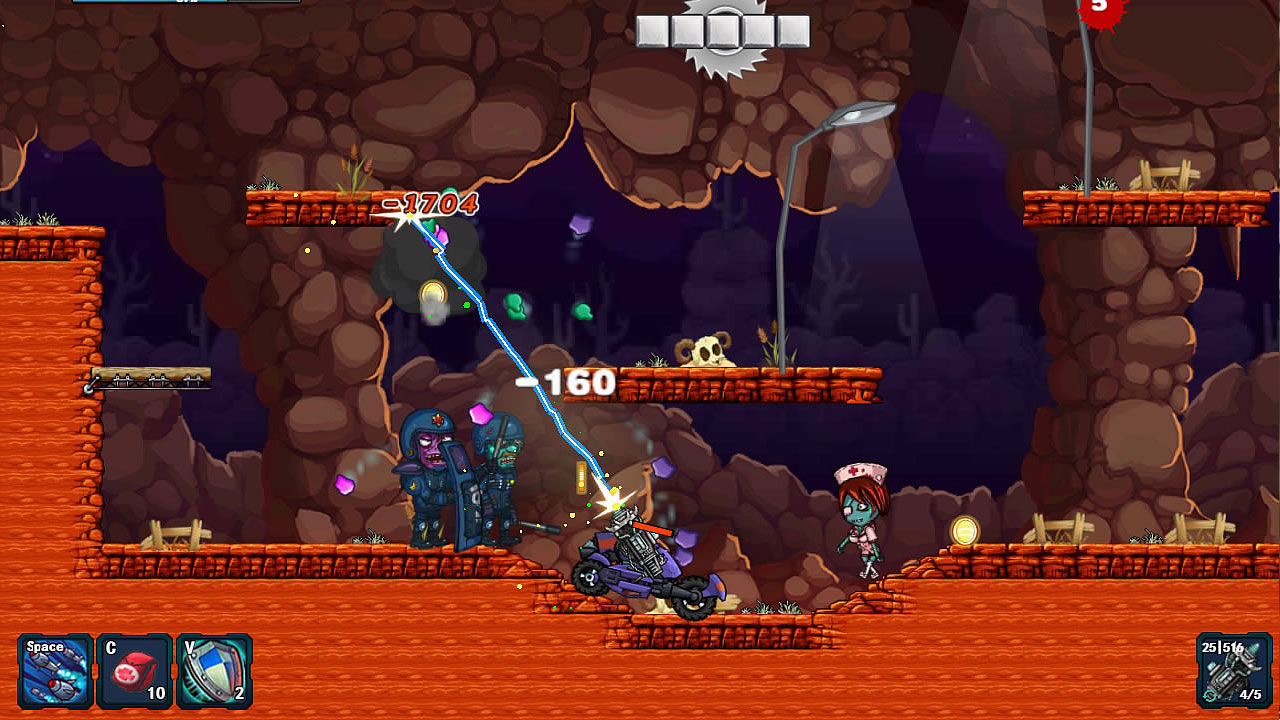This screenshot has width=1280, height=720.
Task: Select the equipped weapon slot
Action: pos(1233,671)
